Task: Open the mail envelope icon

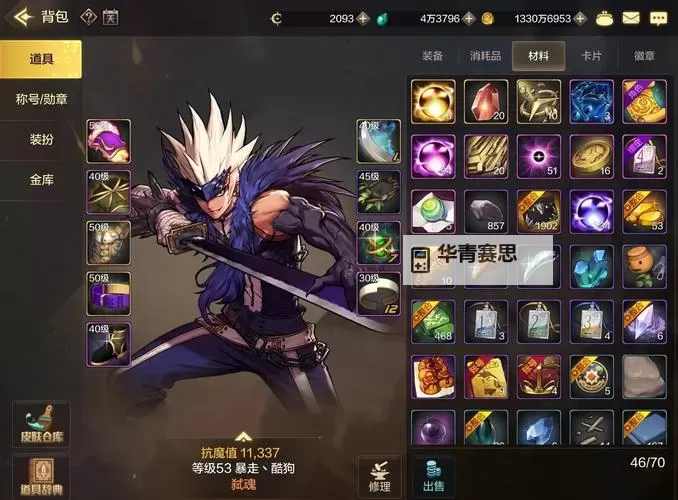Action: [630, 18]
